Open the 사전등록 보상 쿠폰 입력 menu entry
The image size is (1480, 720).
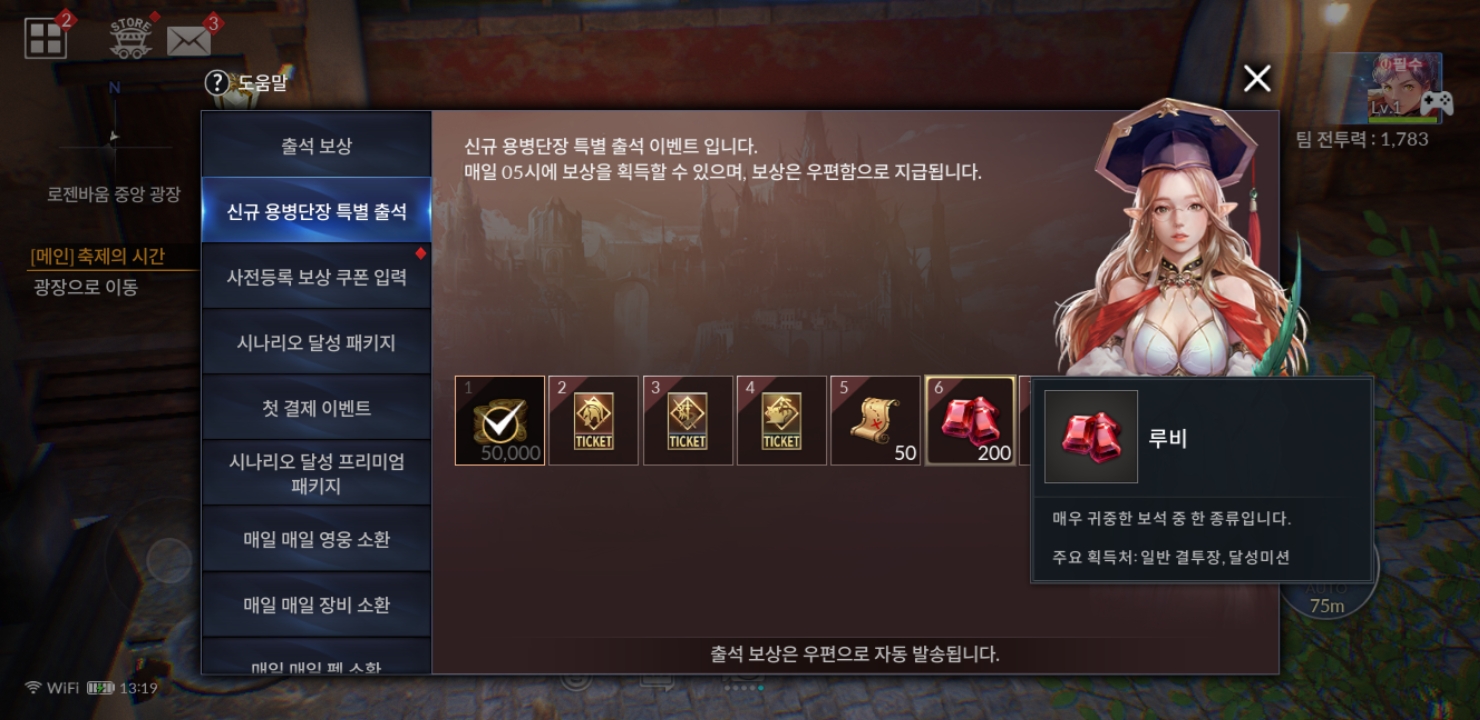click(316, 276)
